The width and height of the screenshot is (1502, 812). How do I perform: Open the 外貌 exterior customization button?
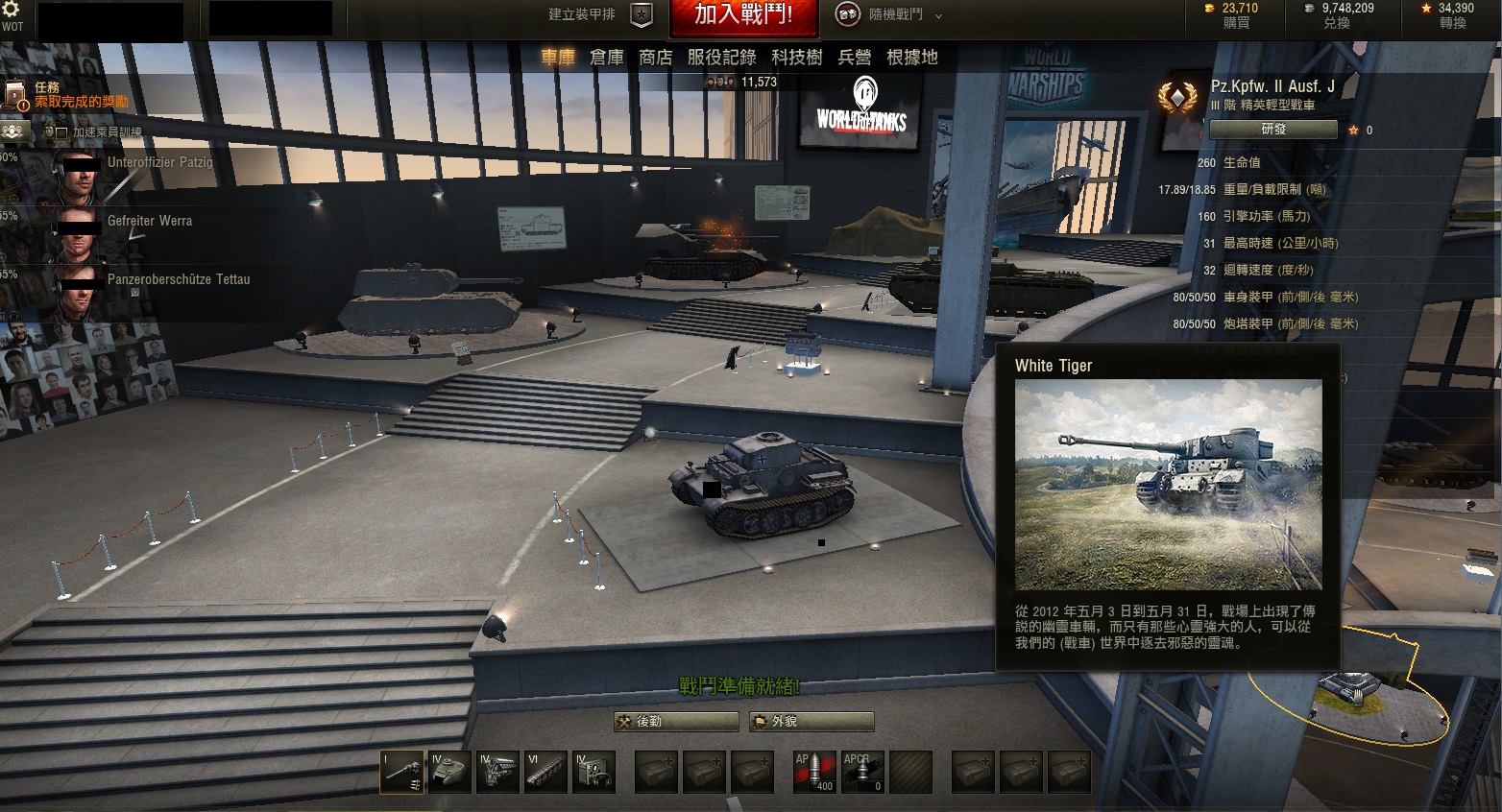(x=812, y=722)
